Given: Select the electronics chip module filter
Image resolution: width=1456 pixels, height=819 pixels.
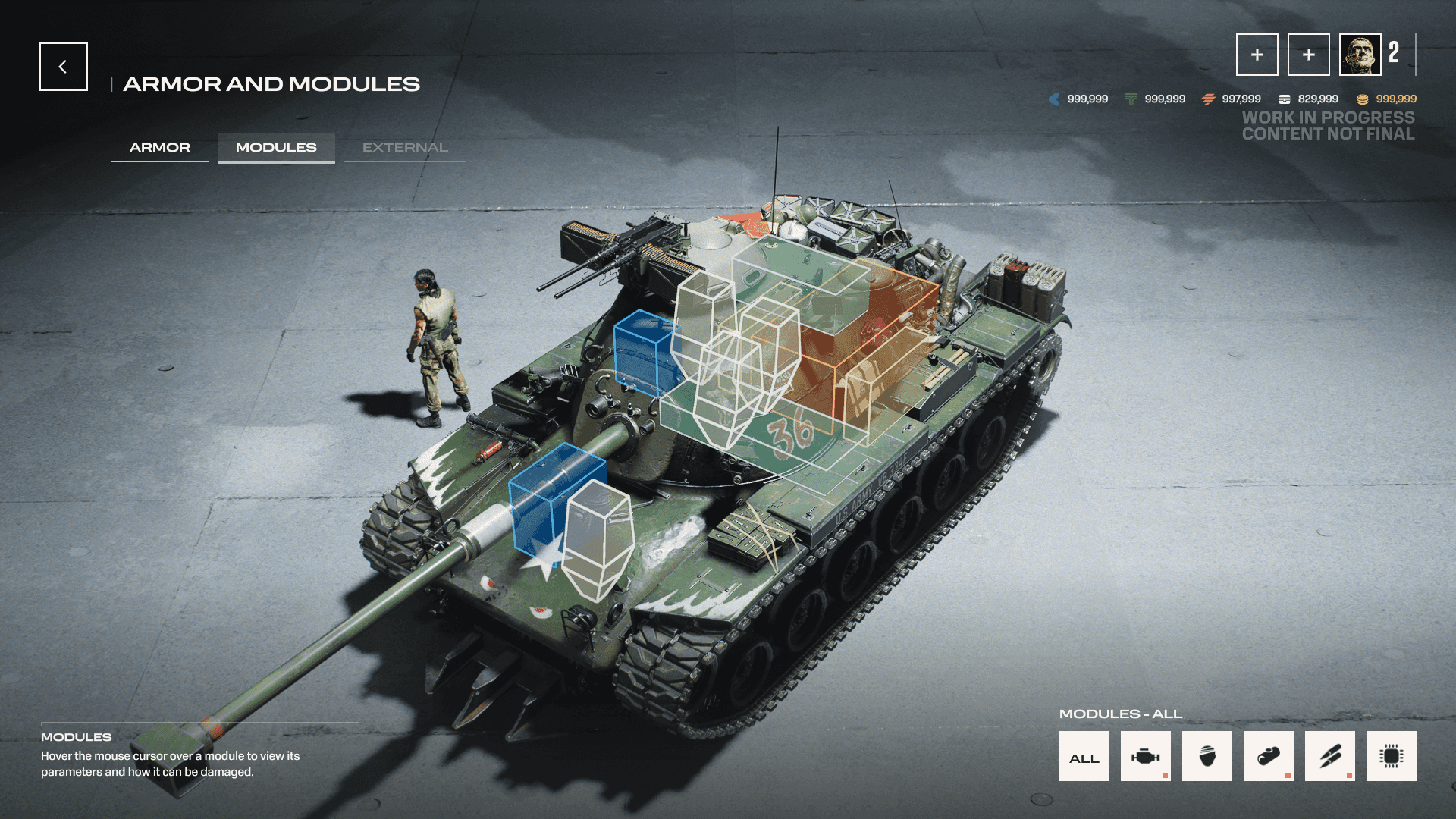Looking at the screenshot, I should [1391, 756].
